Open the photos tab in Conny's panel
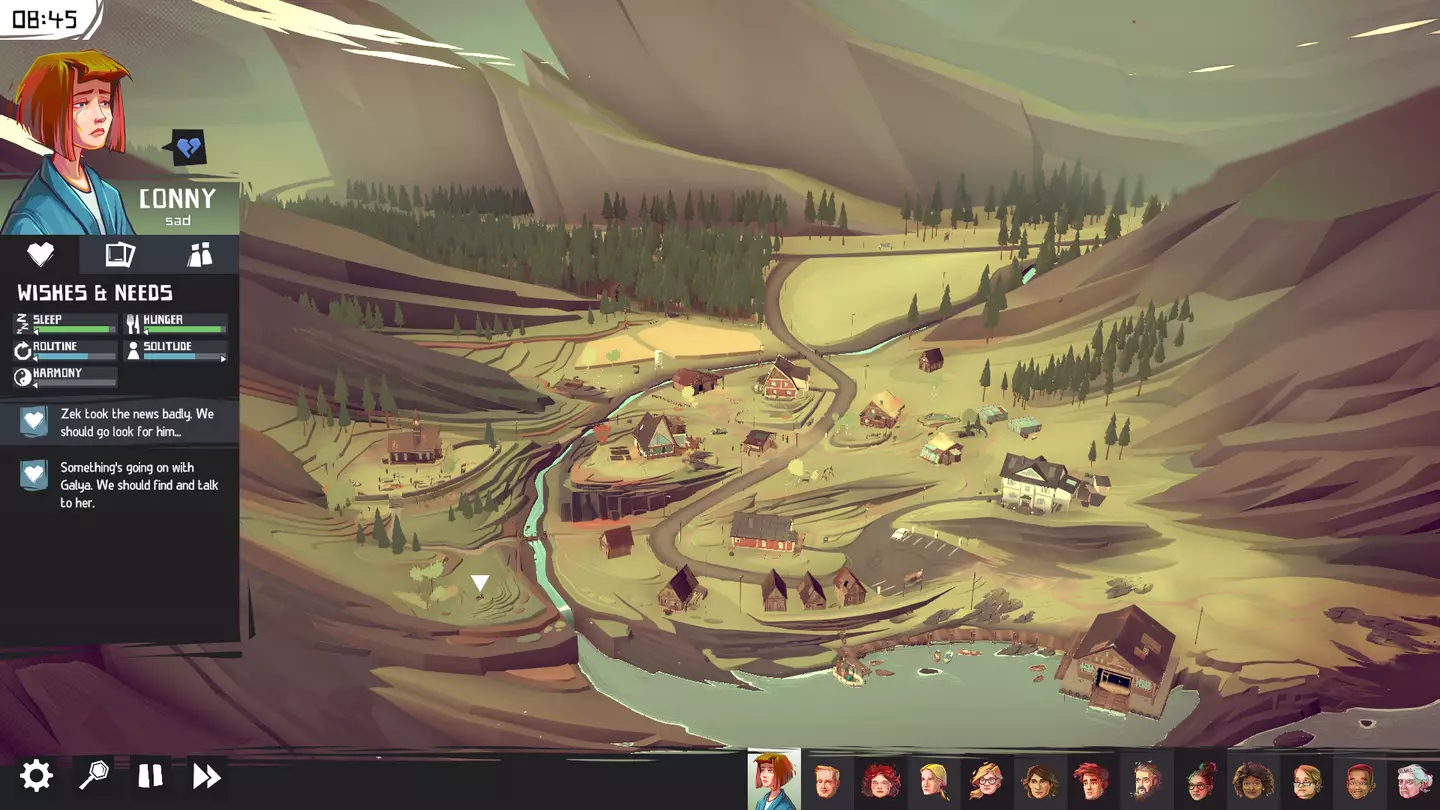Image resolution: width=1440 pixels, height=810 pixels. (x=120, y=254)
